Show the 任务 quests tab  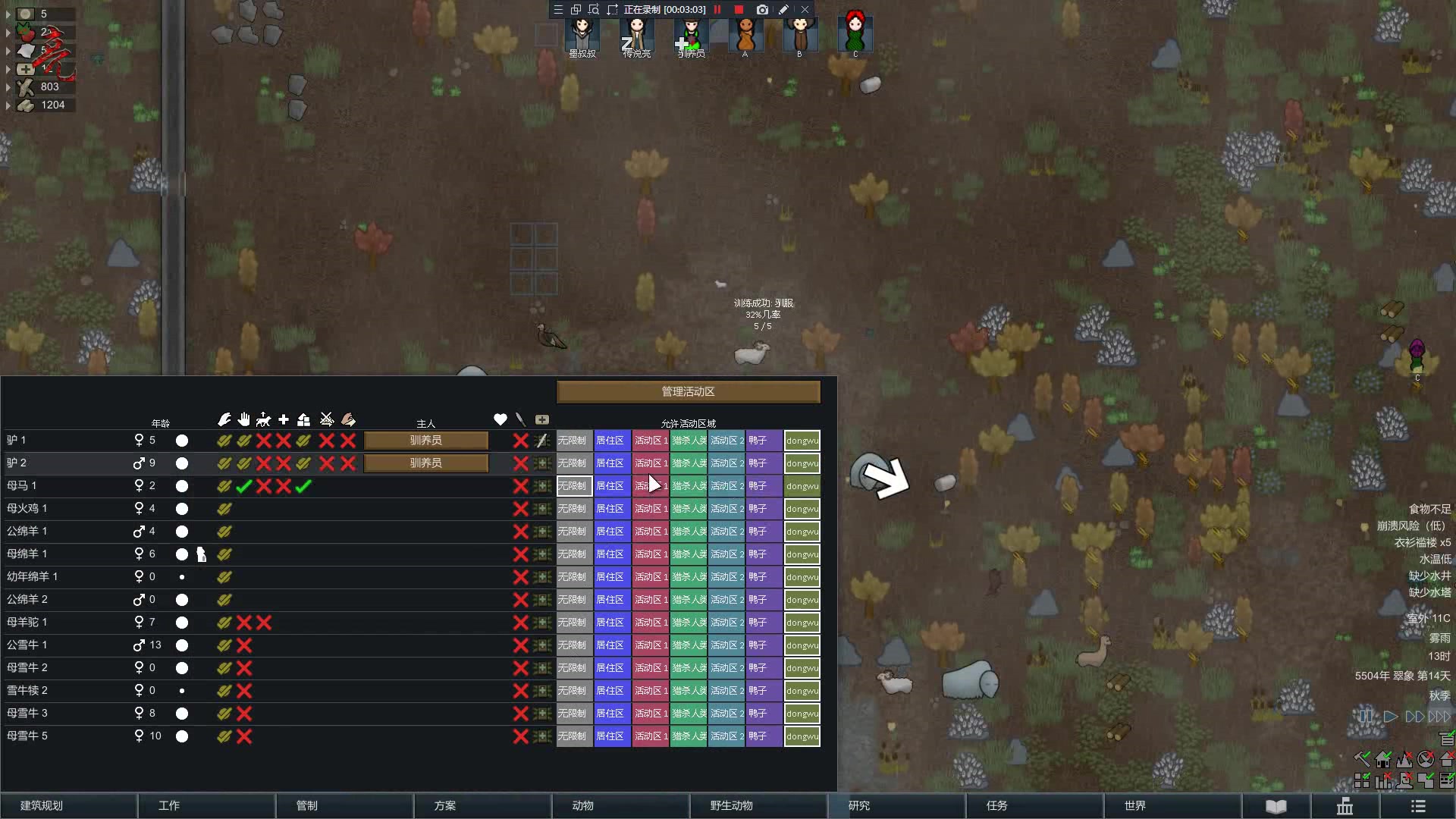(x=997, y=805)
